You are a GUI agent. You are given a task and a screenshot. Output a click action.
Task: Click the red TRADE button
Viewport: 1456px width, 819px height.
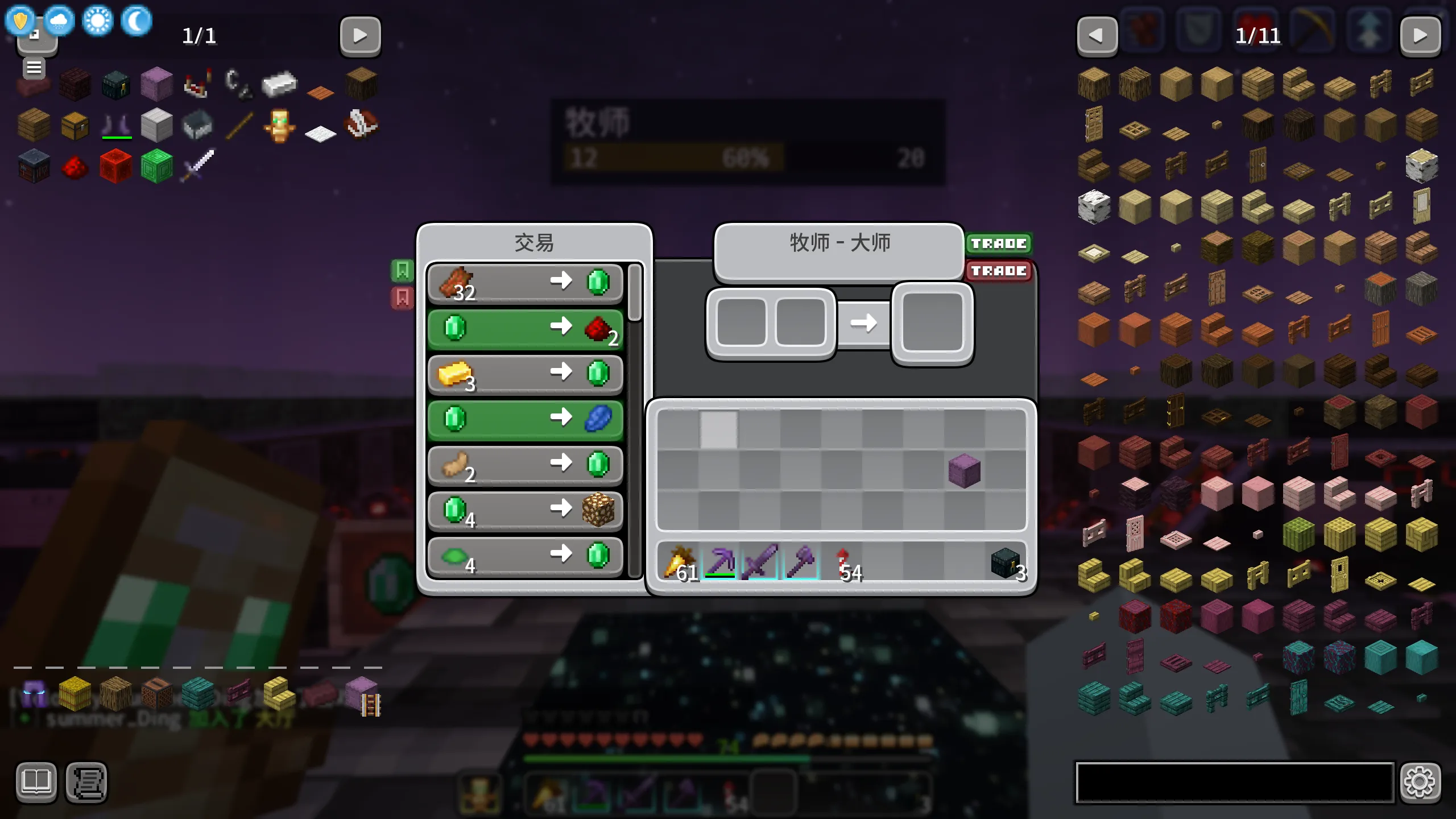[x=998, y=271]
